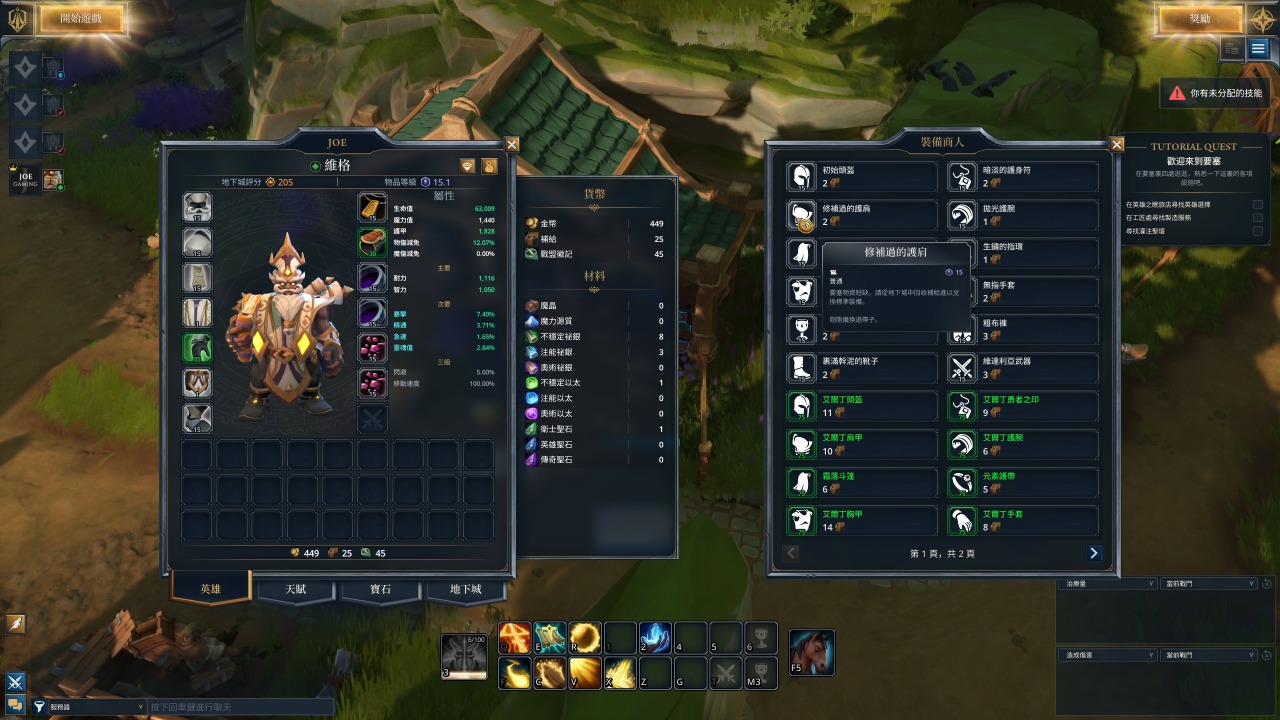The height and width of the screenshot is (720, 1280).
Task: Open the 獎勵 rewards button
Action: (1199, 18)
